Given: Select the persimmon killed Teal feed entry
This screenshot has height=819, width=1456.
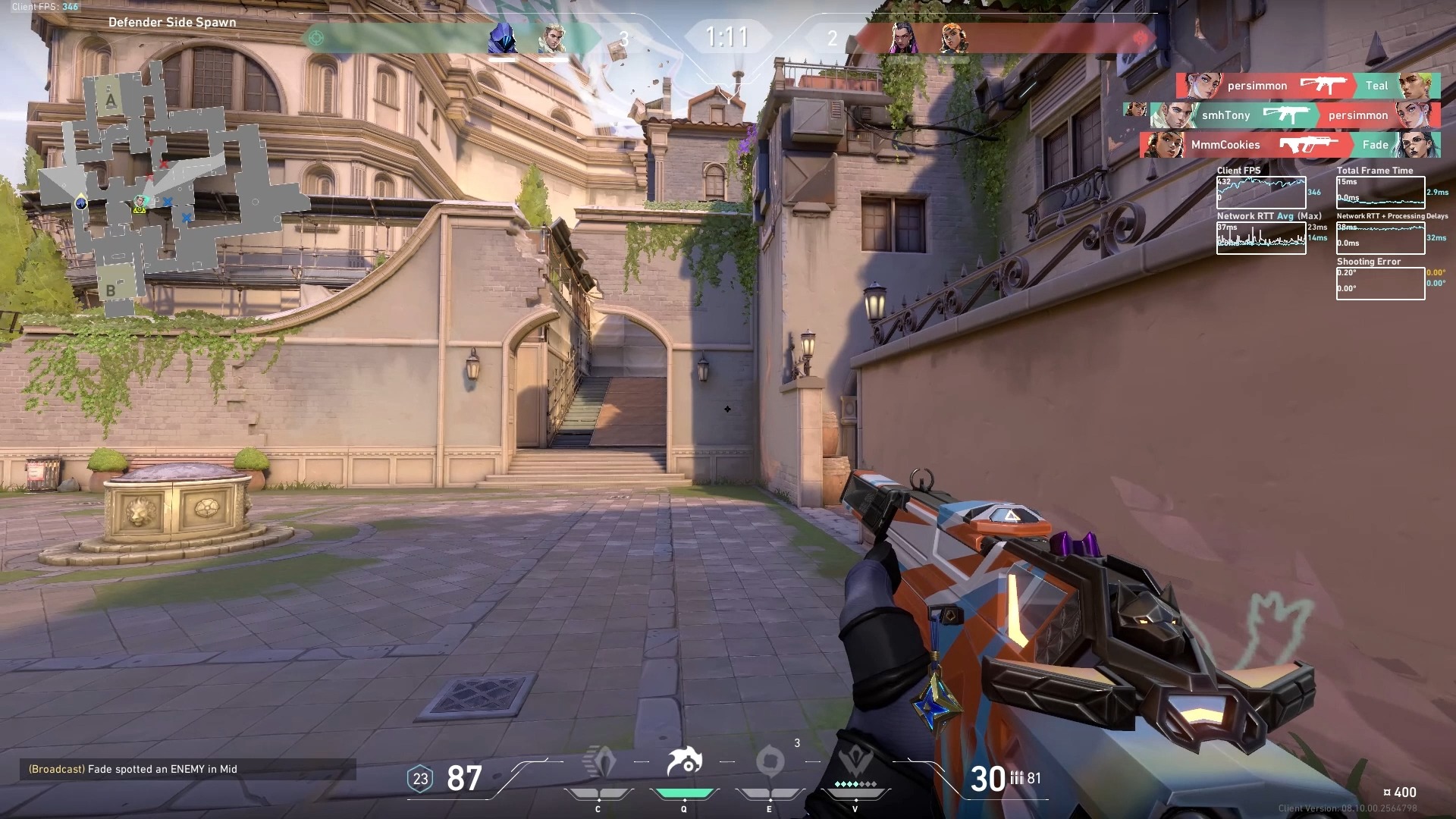Looking at the screenshot, I should point(1307,86).
